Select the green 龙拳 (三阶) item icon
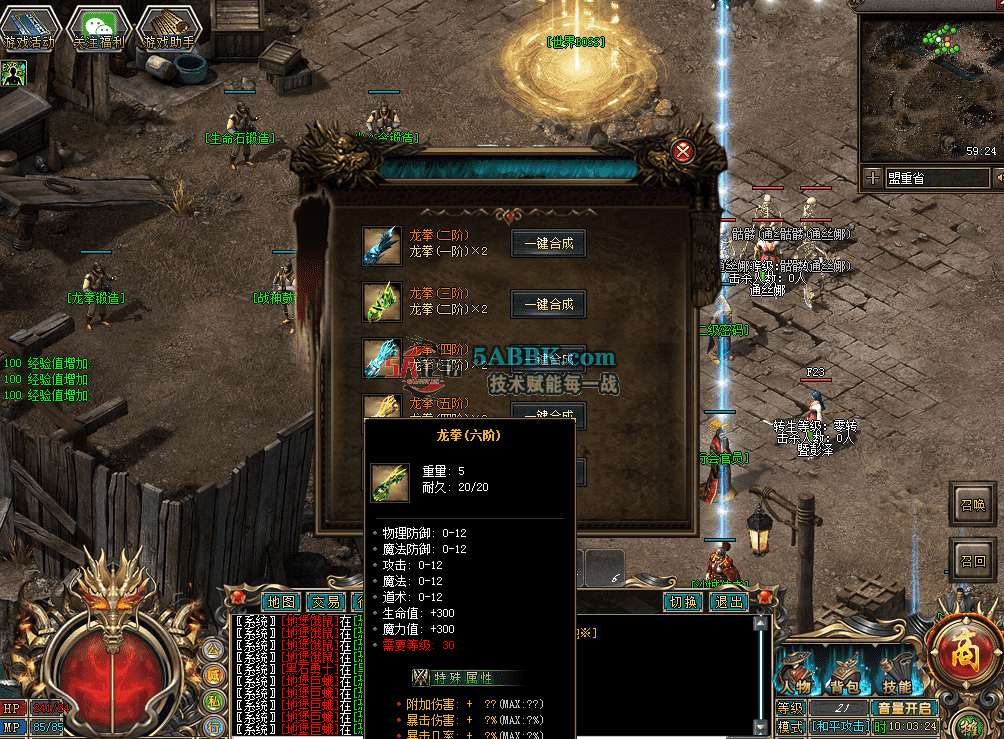Image resolution: width=1004 pixels, height=739 pixels. pos(381,302)
